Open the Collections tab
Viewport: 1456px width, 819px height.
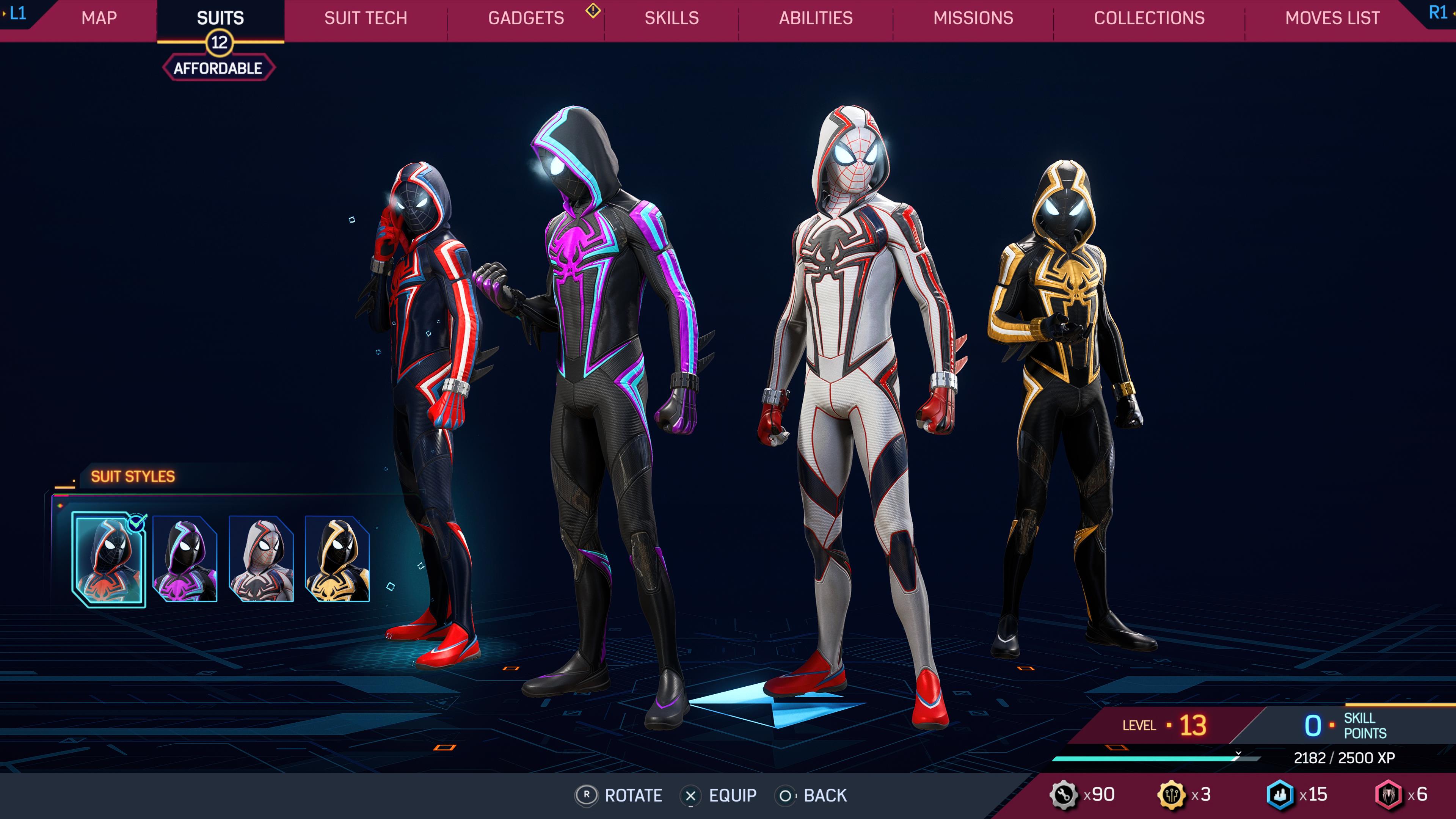[1149, 18]
